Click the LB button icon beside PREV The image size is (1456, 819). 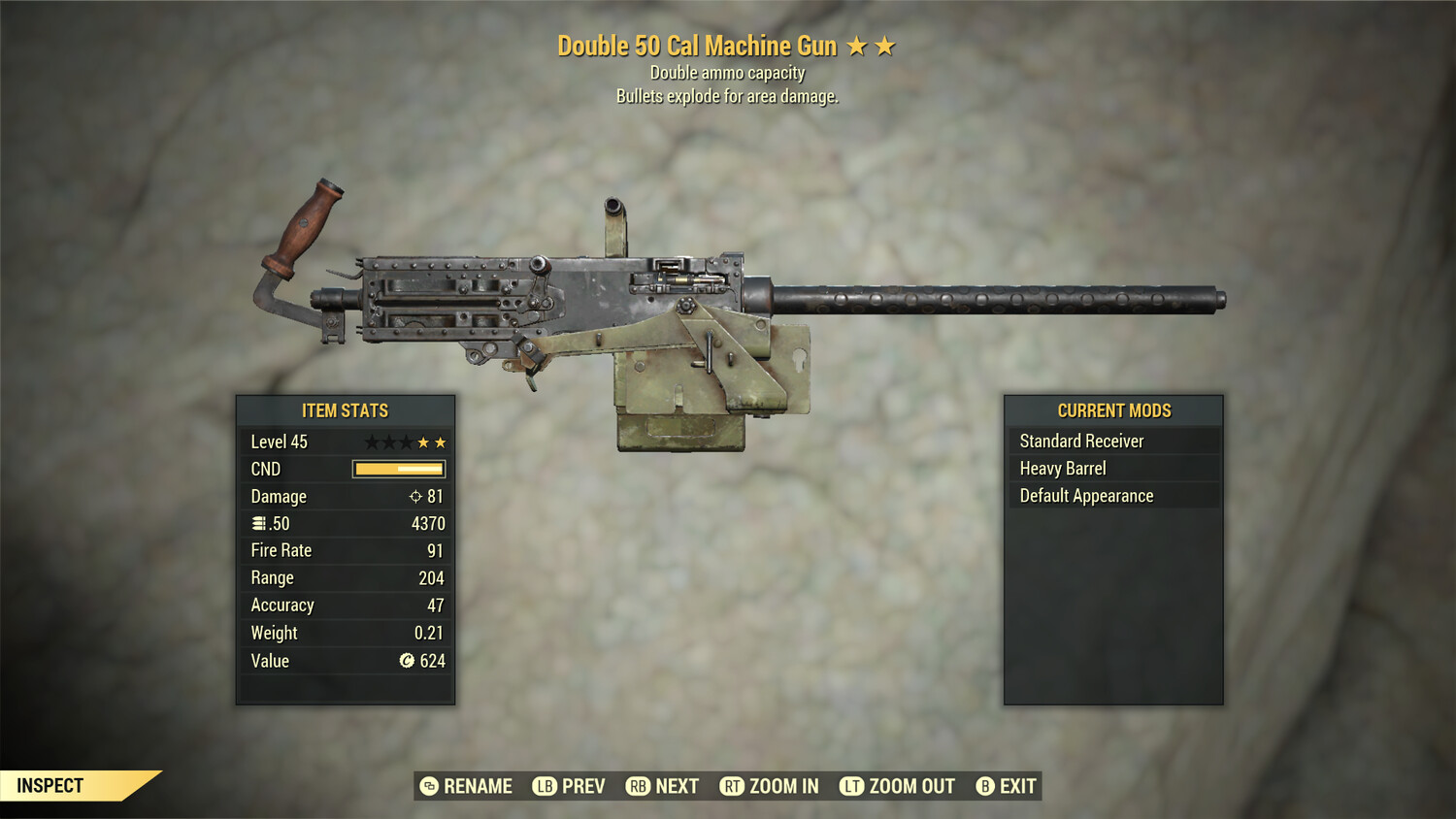tap(545, 786)
